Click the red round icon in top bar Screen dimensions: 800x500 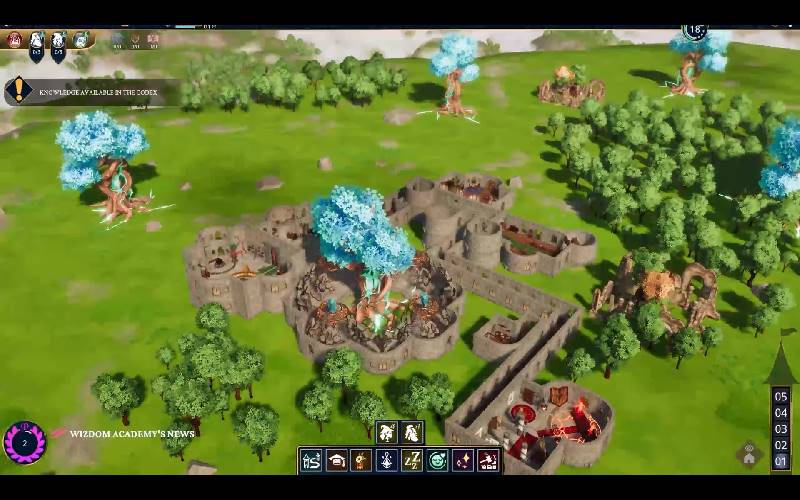coord(14,40)
